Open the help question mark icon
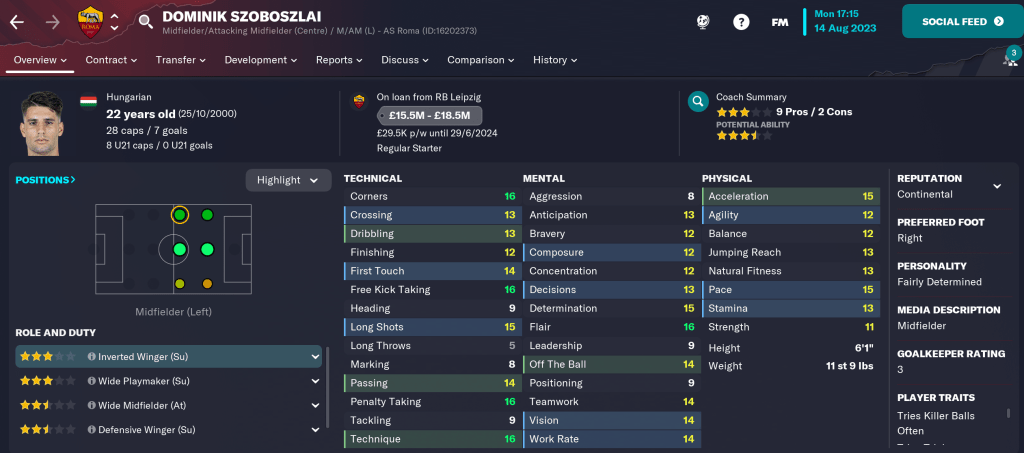The width and height of the screenshot is (1024, 453). [741, 21]
